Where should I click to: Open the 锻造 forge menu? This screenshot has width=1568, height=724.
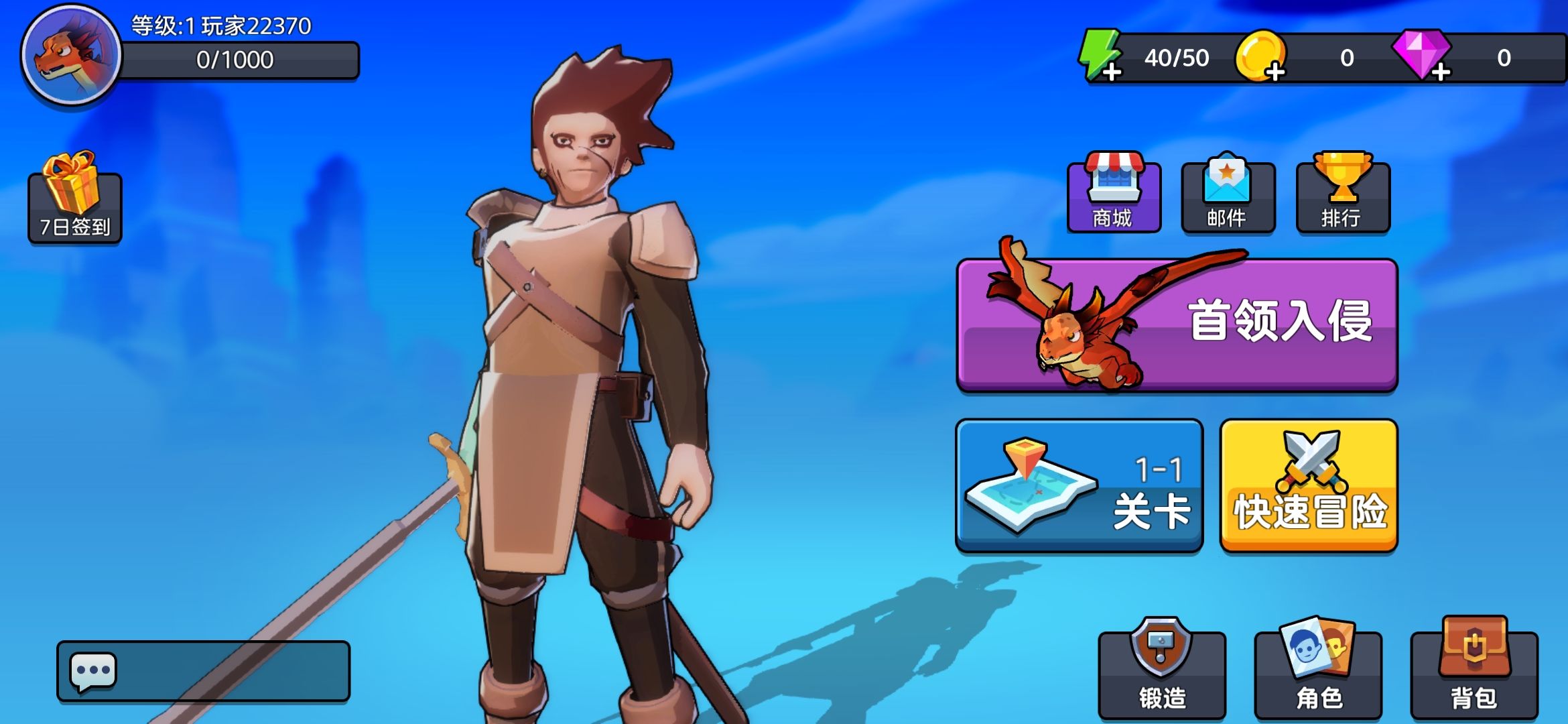1162,673
